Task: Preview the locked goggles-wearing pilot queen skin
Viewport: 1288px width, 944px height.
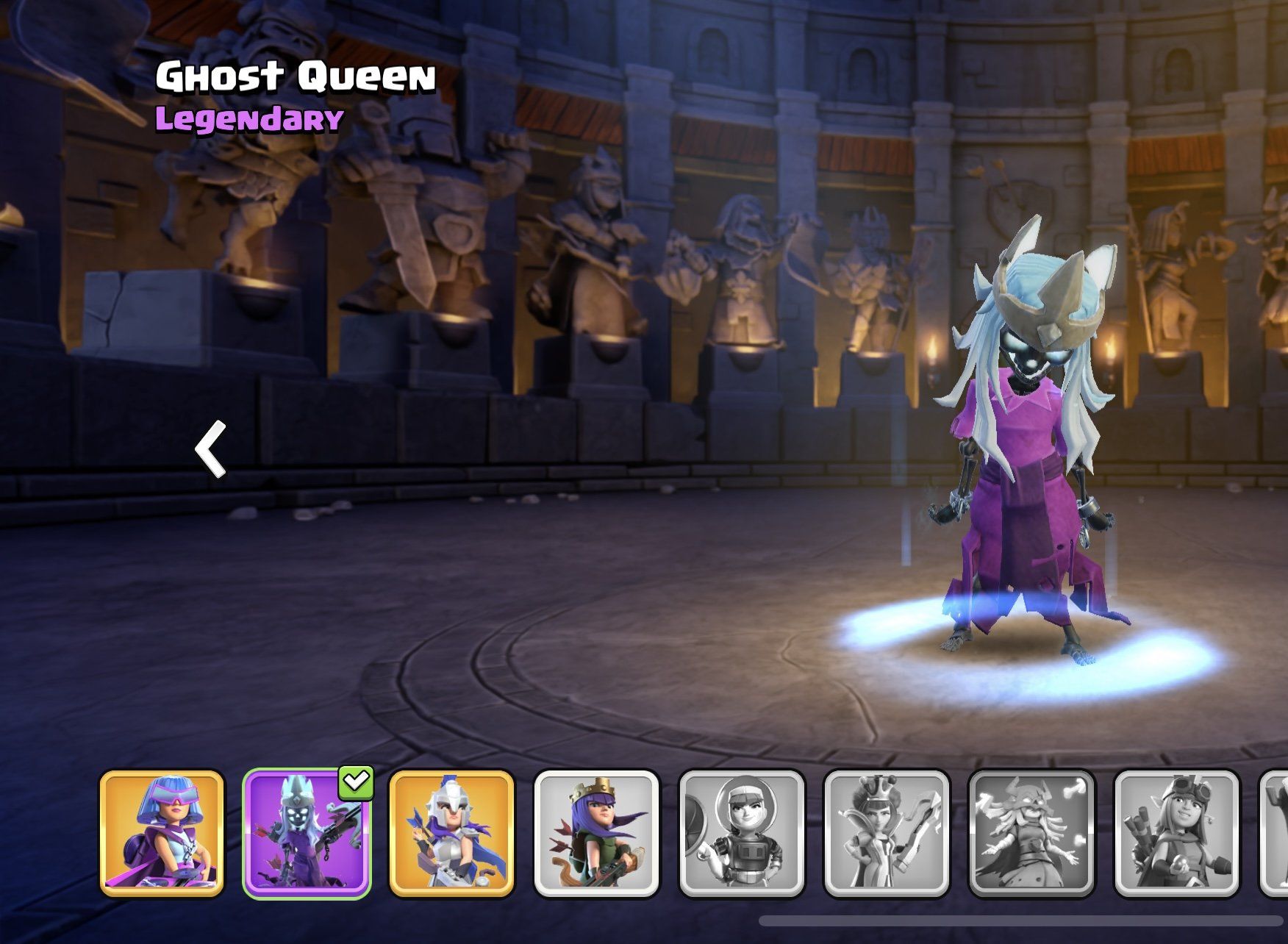Action: tap(1176, 833)
